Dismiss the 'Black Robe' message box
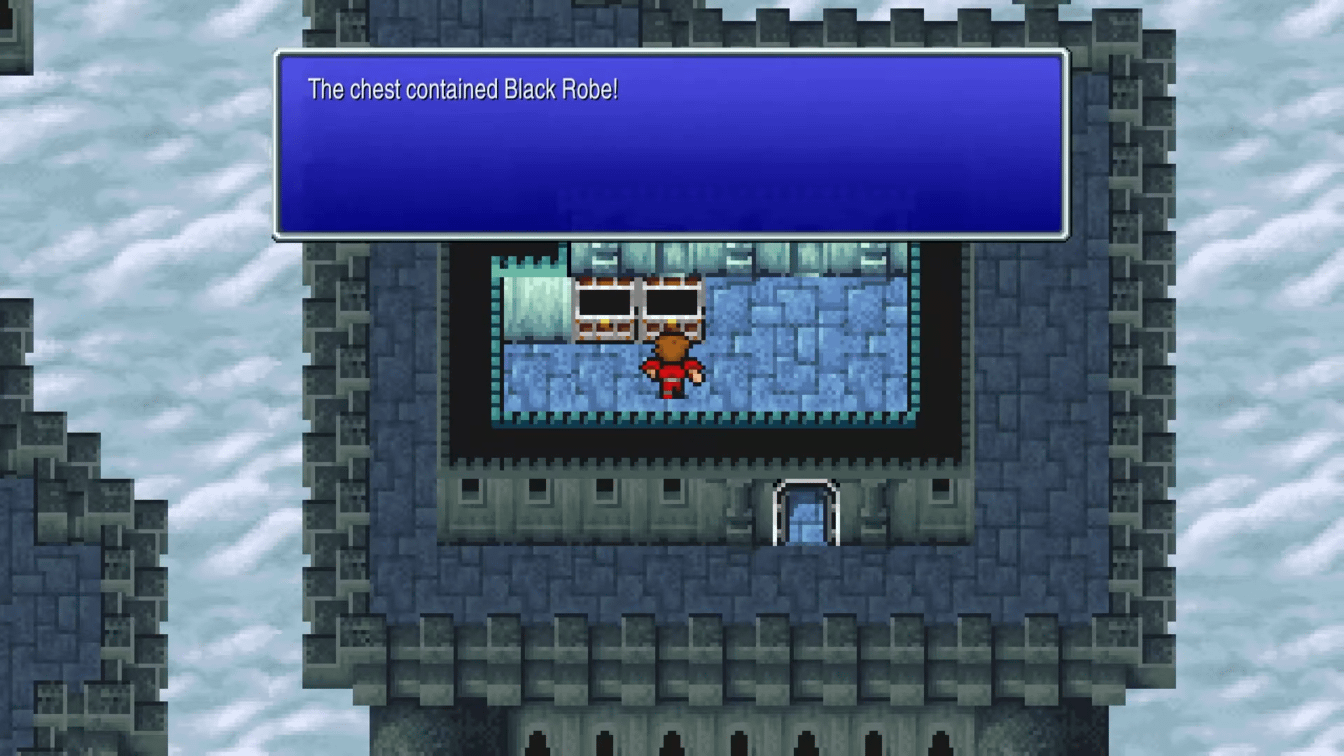This screenshot has width=1344, height=756. coord(670,140)
